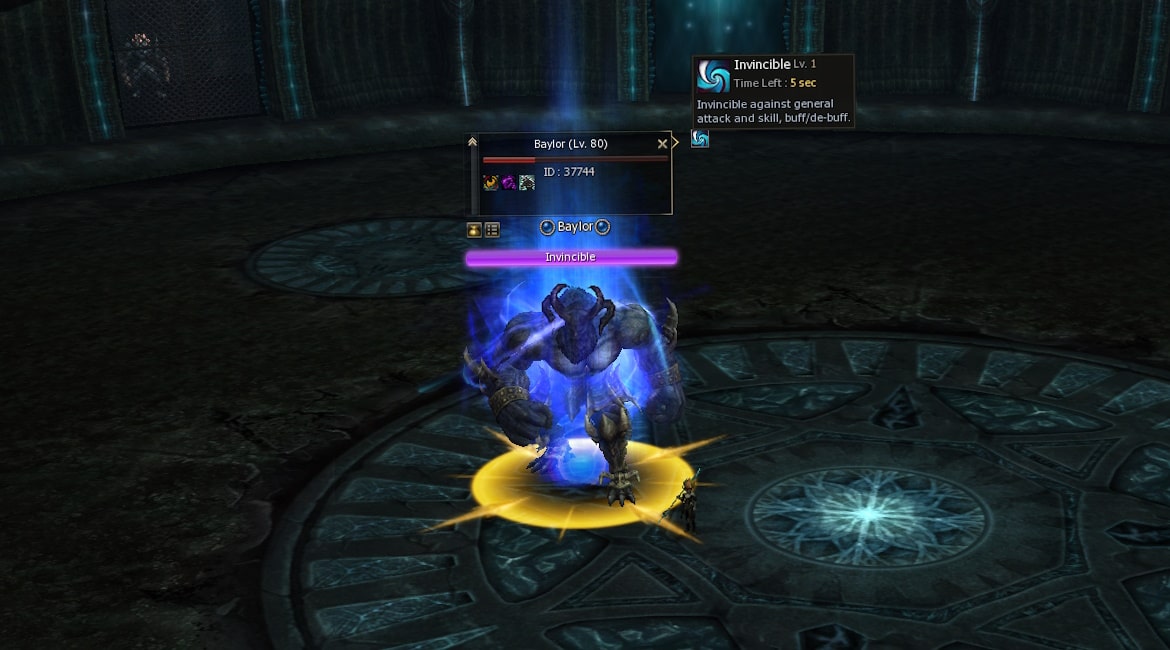The height and width of the screenshot is (650, 1170).
Task: Select the teal-bordered status icon on Baylor
Action: (x=526, y=182)
